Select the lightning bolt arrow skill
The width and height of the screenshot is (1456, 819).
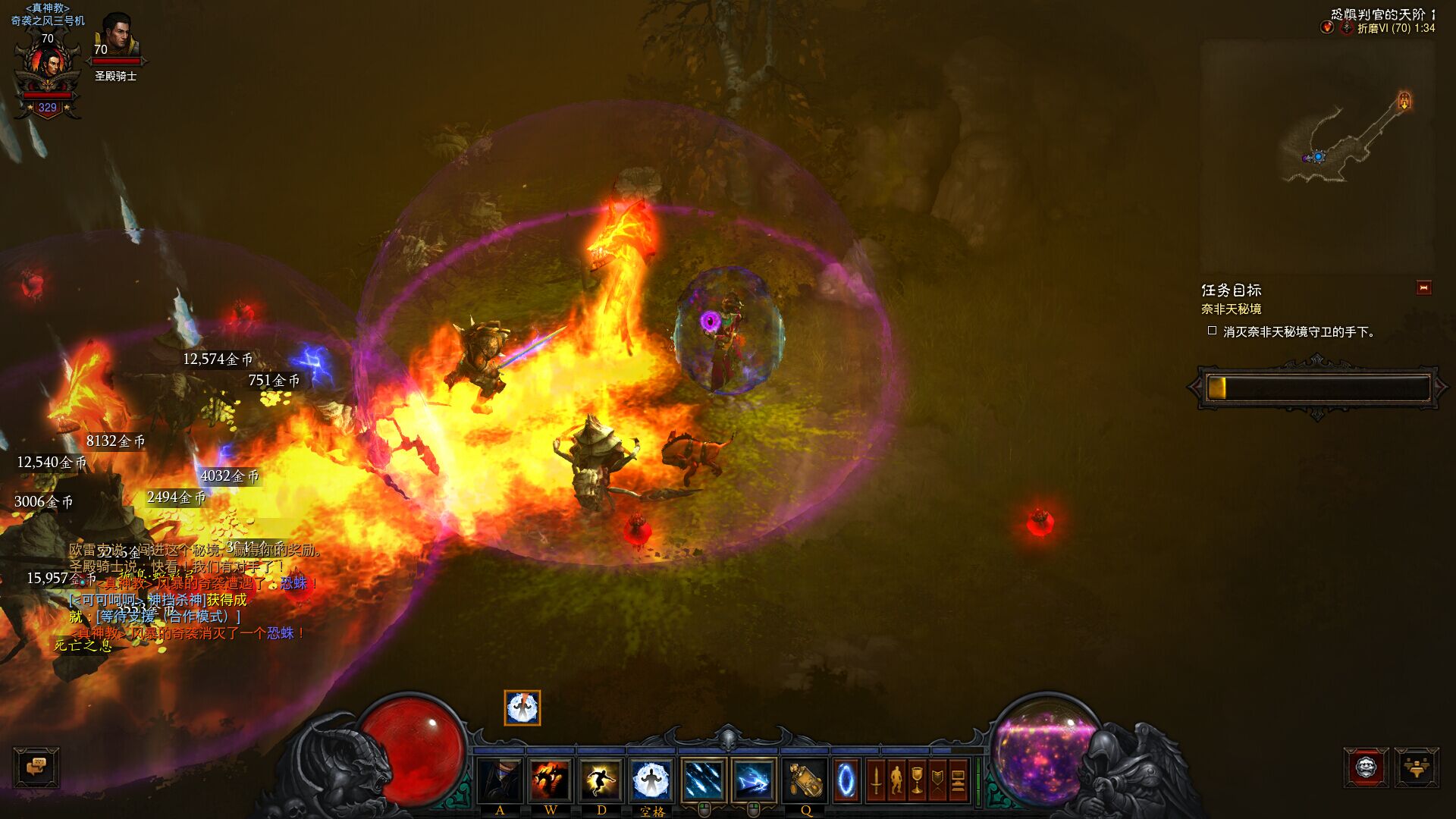click(x=754, y=780)
